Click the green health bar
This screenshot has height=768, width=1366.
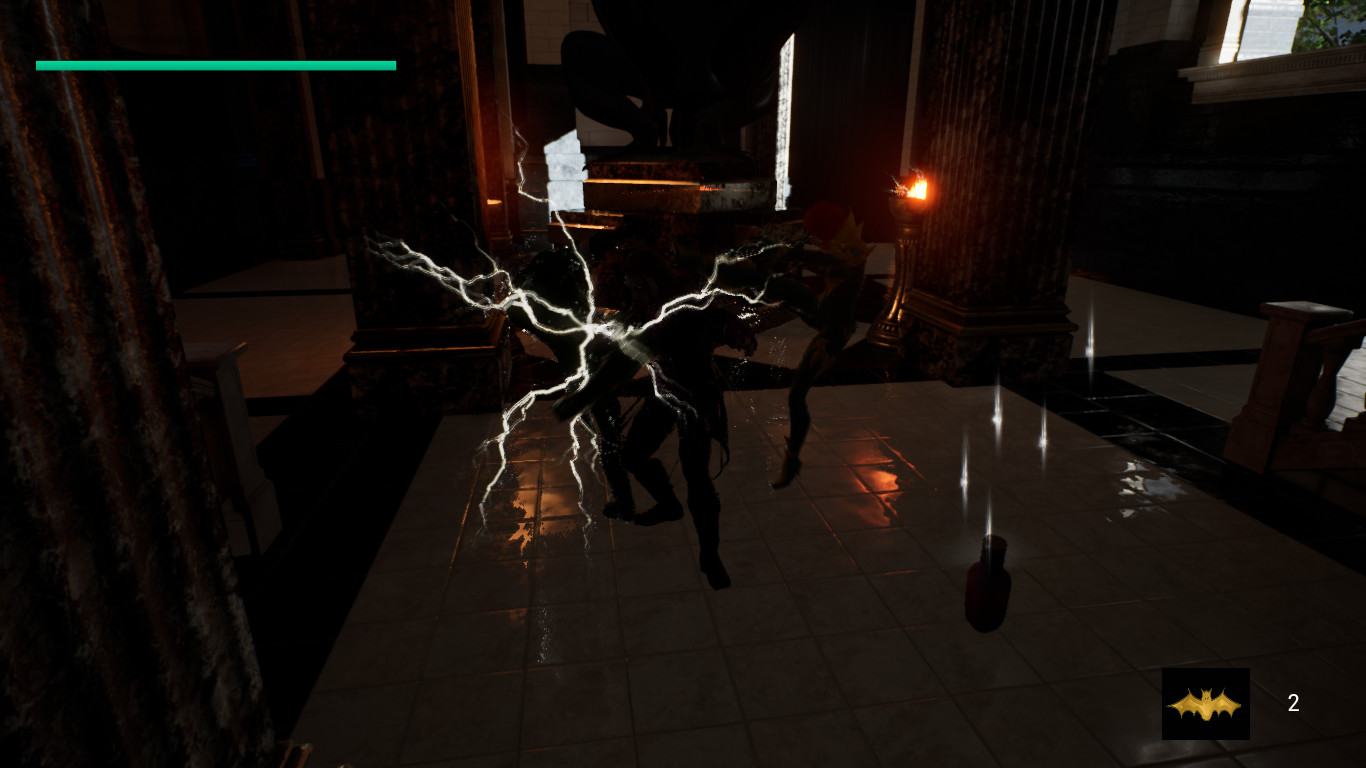click(215, 65)
